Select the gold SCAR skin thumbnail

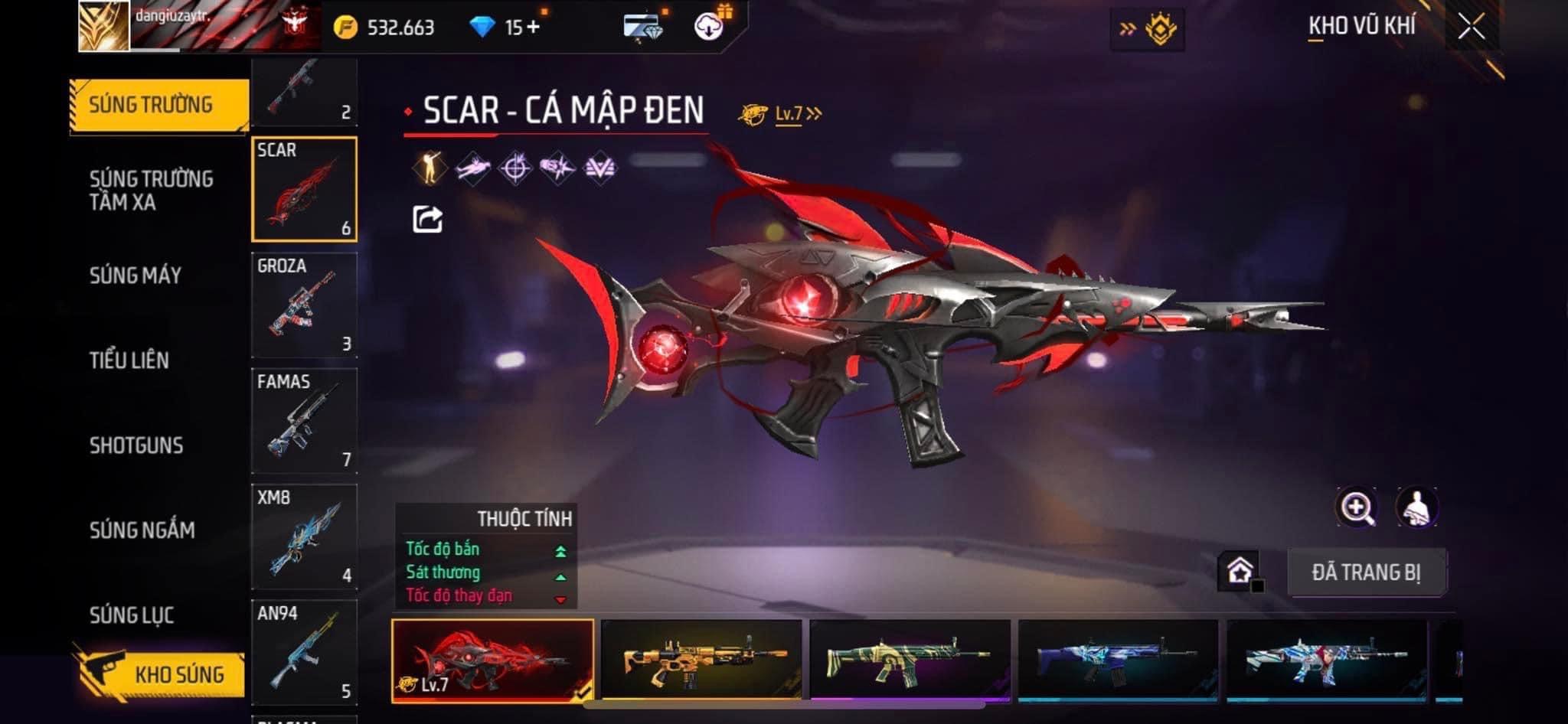click(x=701, y=659)
